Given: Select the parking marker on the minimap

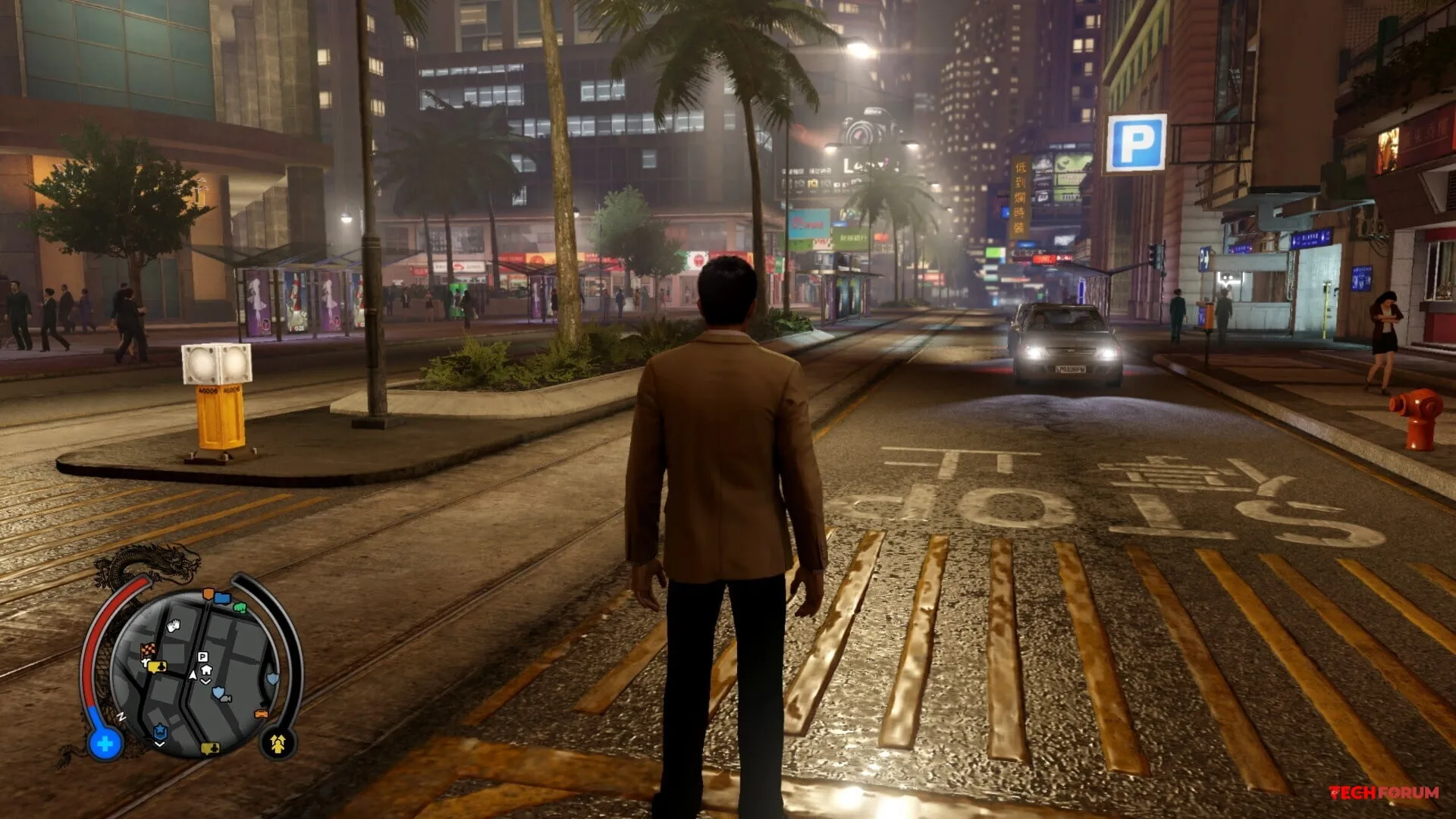Looking at the screenshot, I should 202,657.
